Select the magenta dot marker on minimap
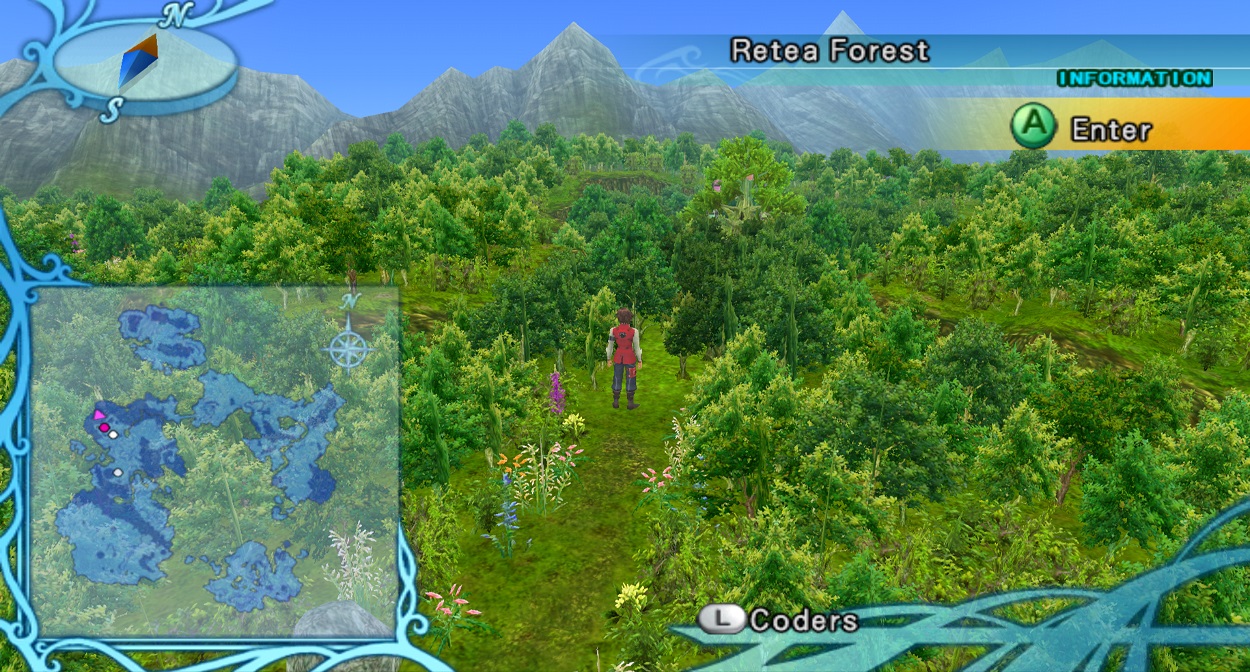The image size is (1250, 672). pyautogui.click(x=104, y=428)
